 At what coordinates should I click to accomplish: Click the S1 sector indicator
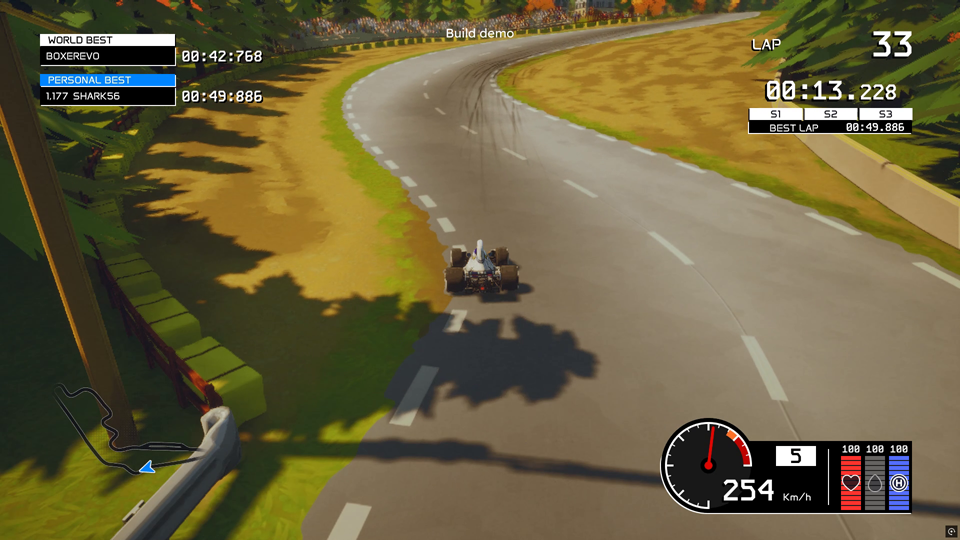pyautogui.click(x=775, y=114)
